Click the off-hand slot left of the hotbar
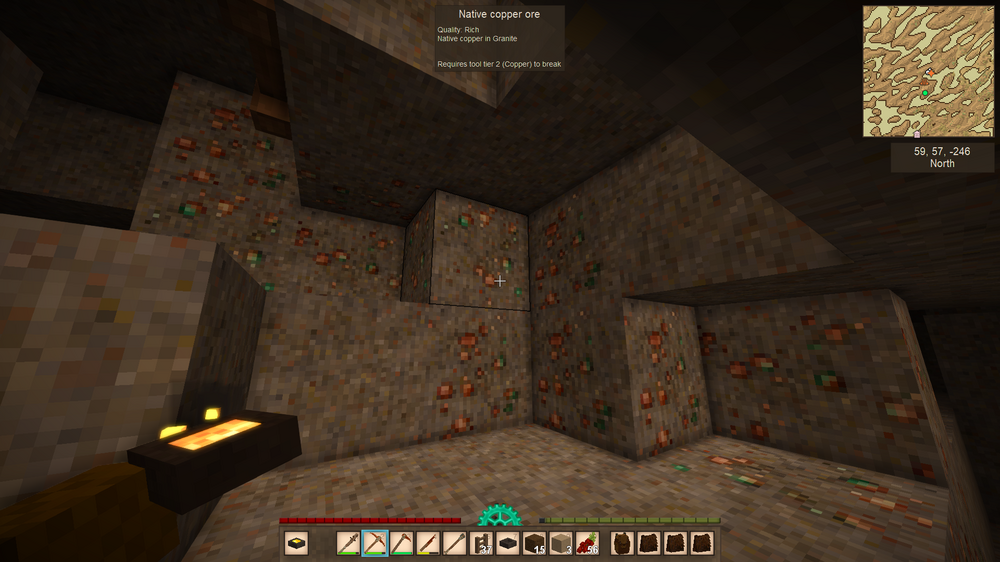1000x562 pixels. 296,543
